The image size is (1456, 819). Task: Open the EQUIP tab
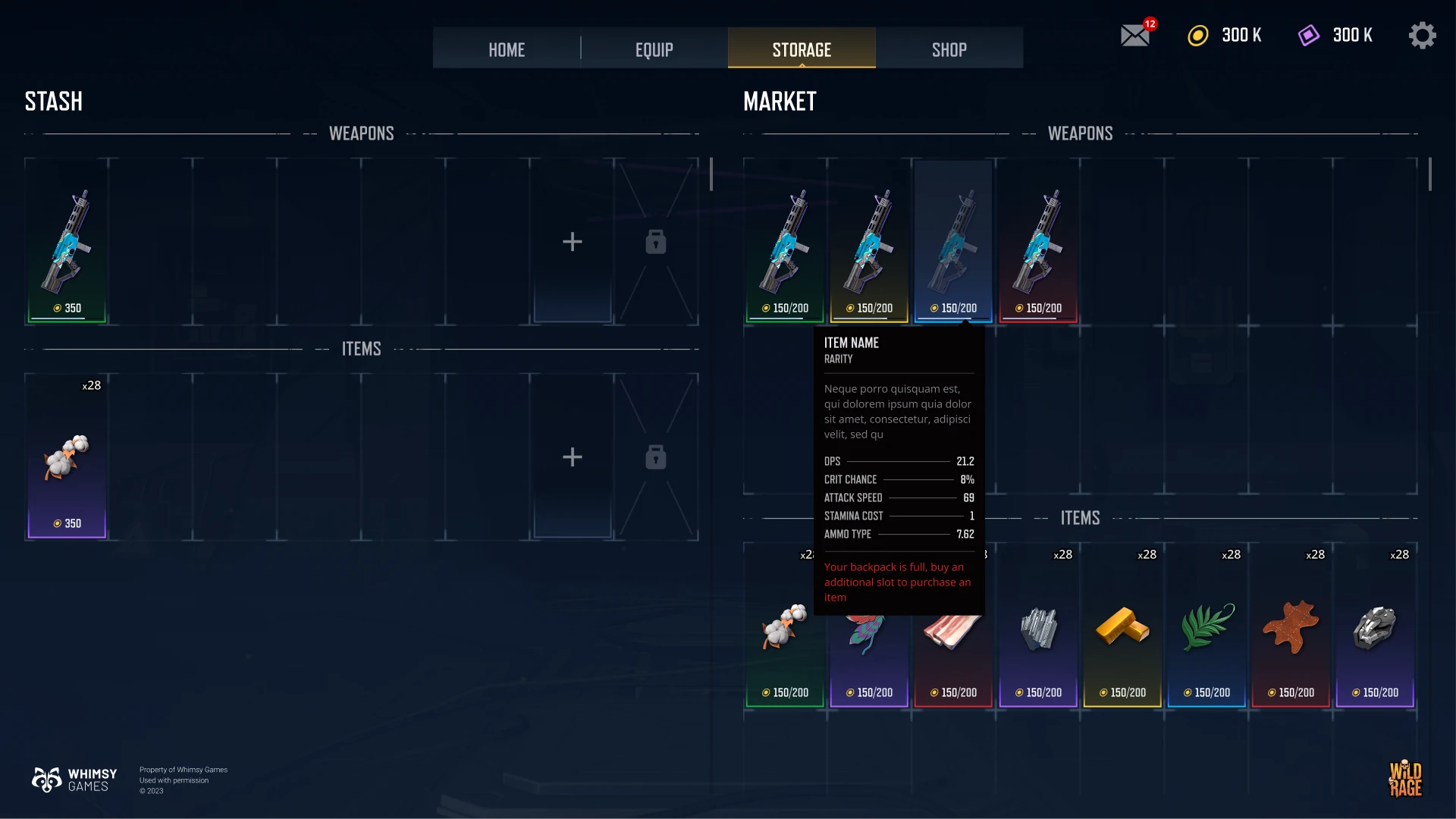pyautogui.click(x=654, y=49)
